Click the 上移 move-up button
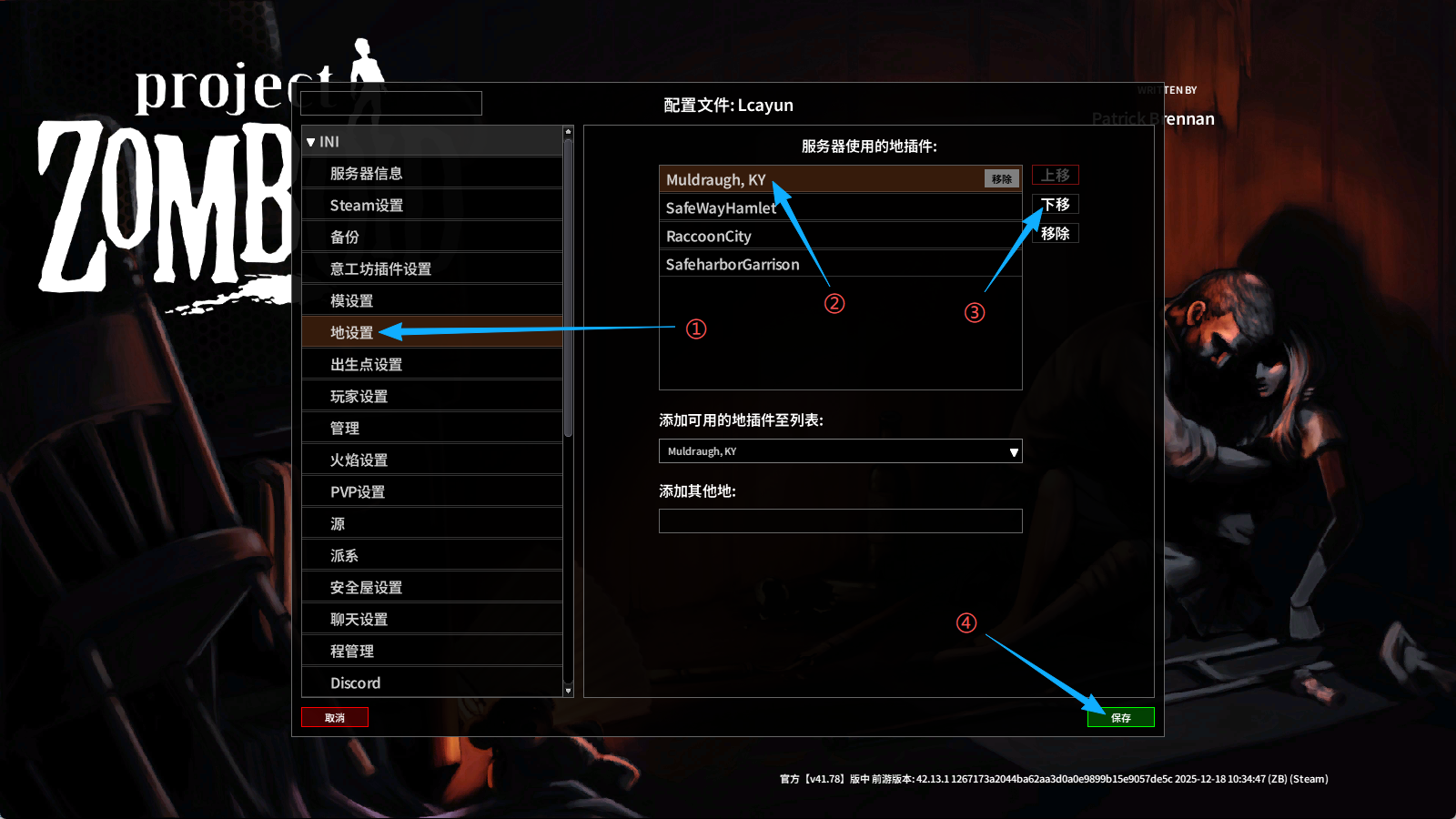 coord(1055,175)
